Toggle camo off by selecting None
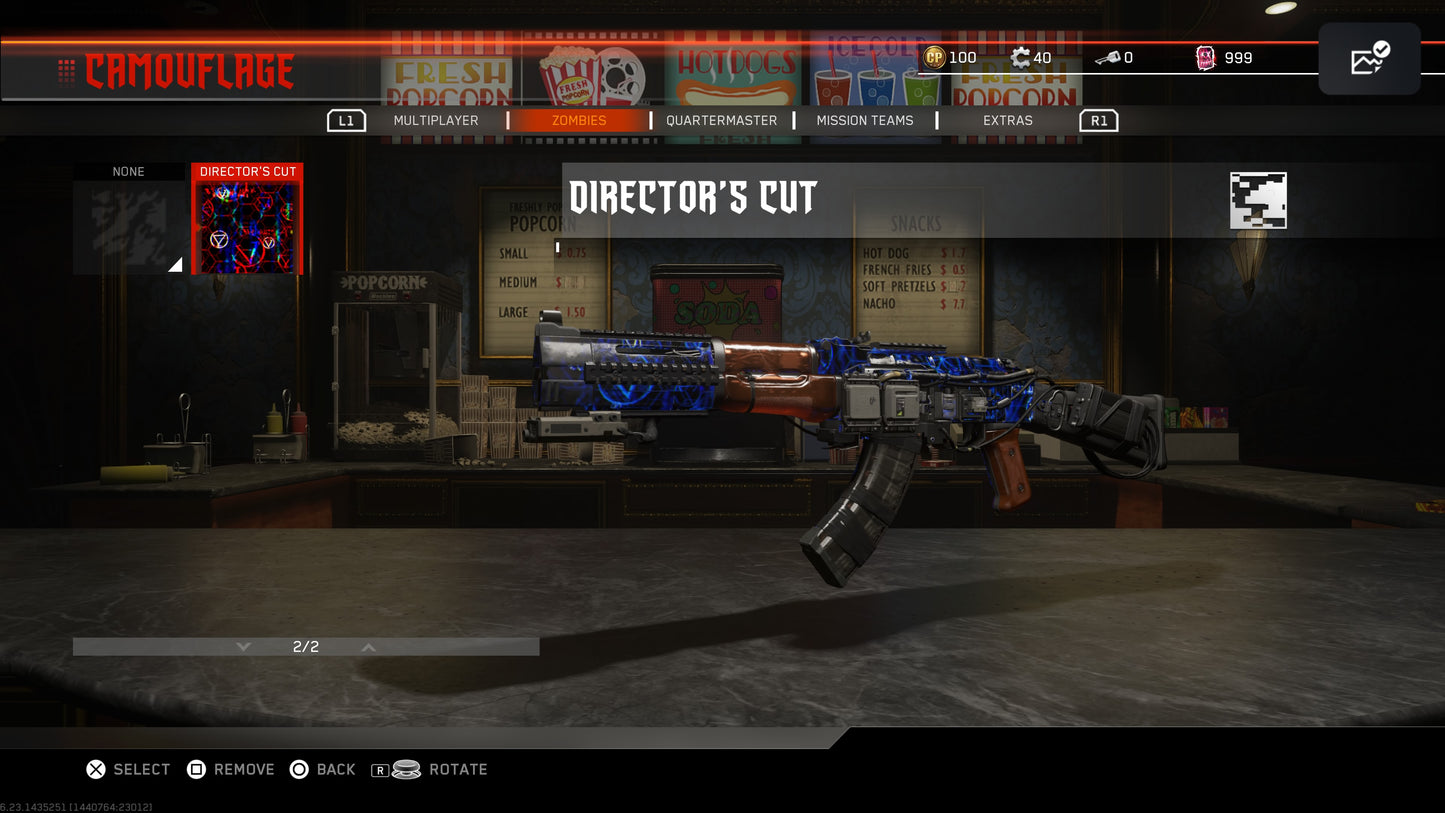 click(x=127, y=218)
